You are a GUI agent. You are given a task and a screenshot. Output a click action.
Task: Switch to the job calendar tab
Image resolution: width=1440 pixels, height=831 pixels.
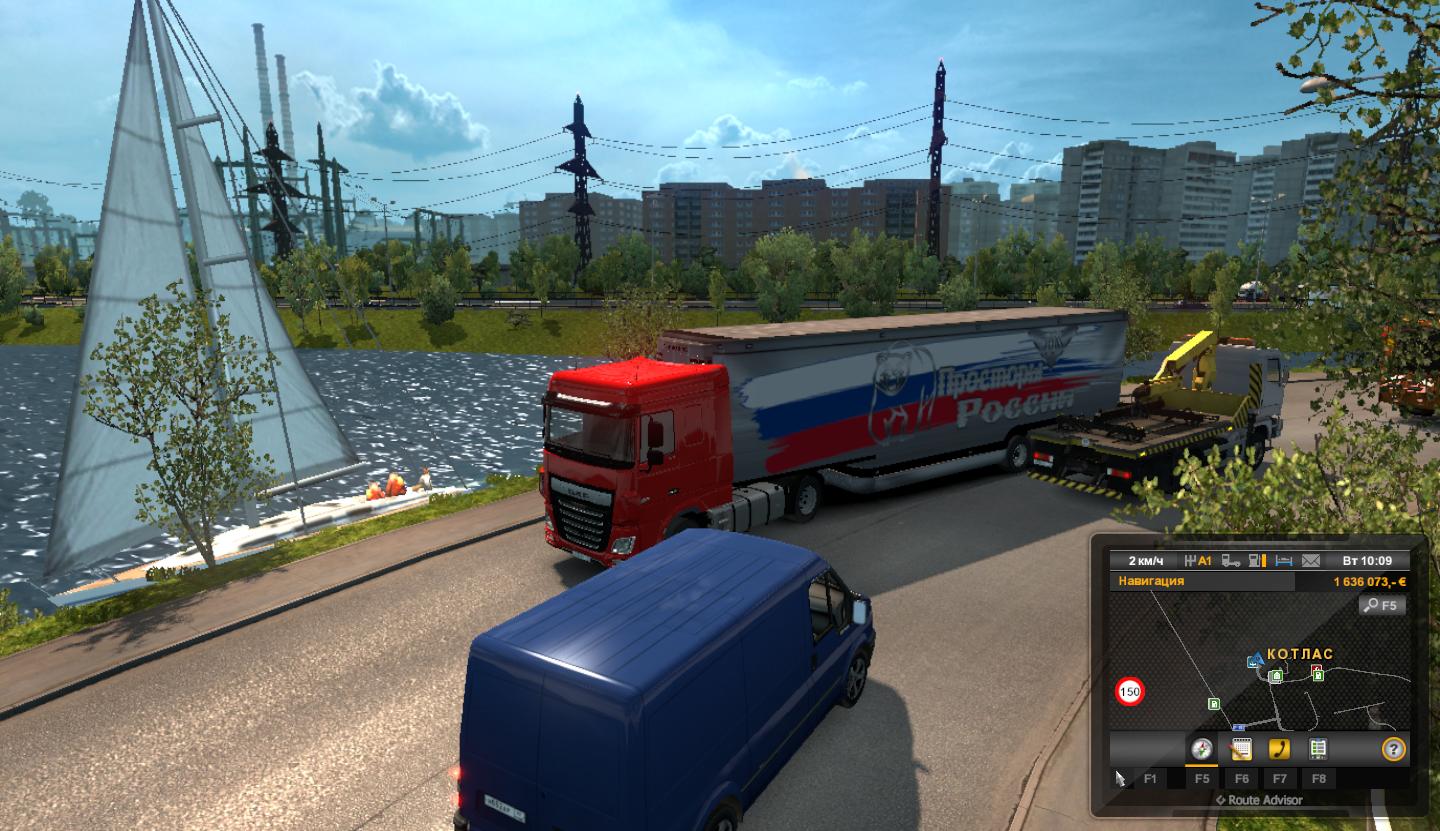click(1241, 749)
